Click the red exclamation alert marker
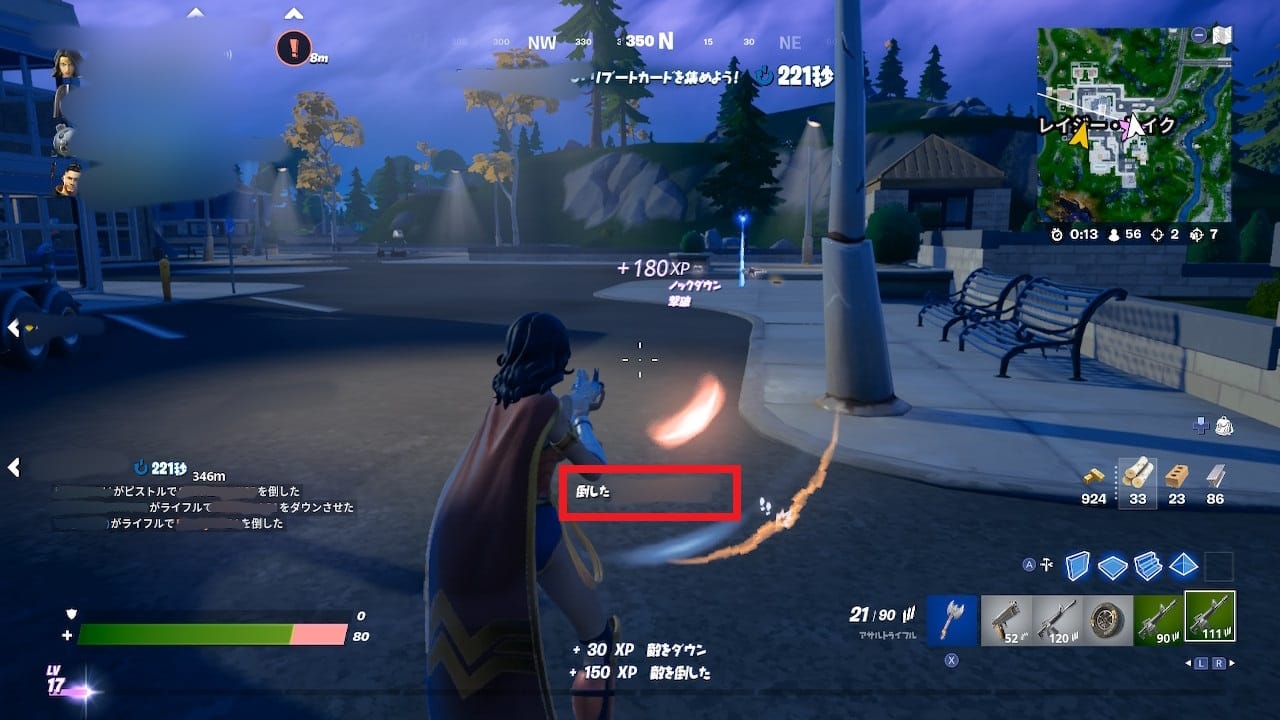The height and width of the screenshot is (720, 1280). [x=293, y=48]
